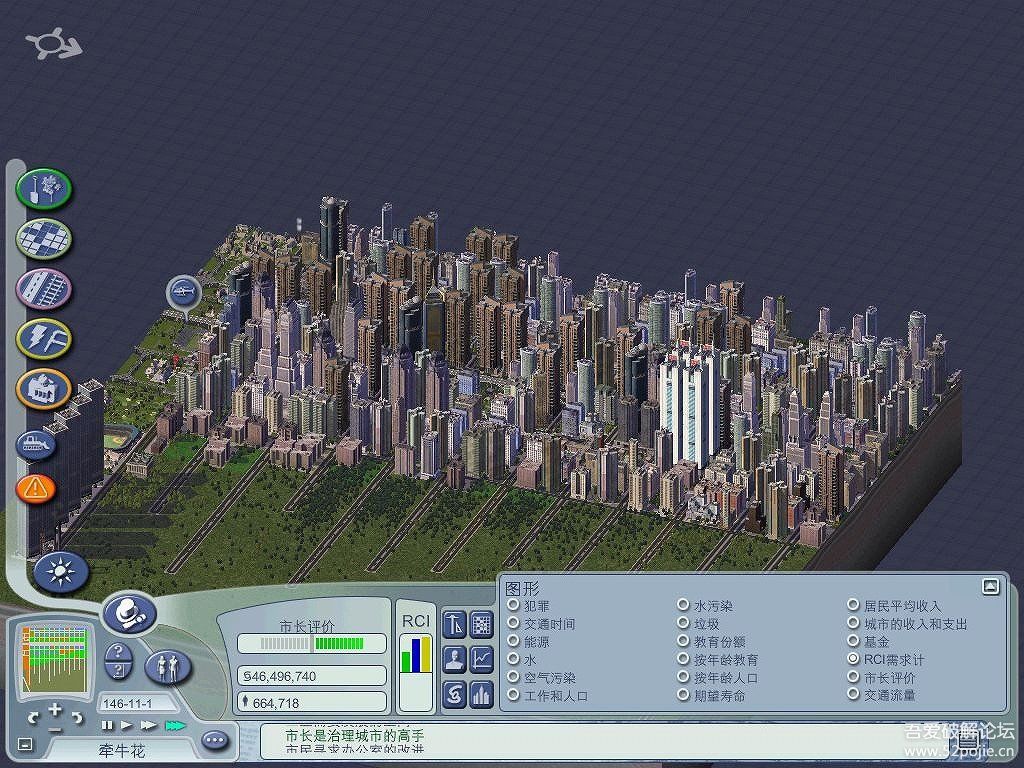Open the zoning tools menu

click(x=44, y=238)
